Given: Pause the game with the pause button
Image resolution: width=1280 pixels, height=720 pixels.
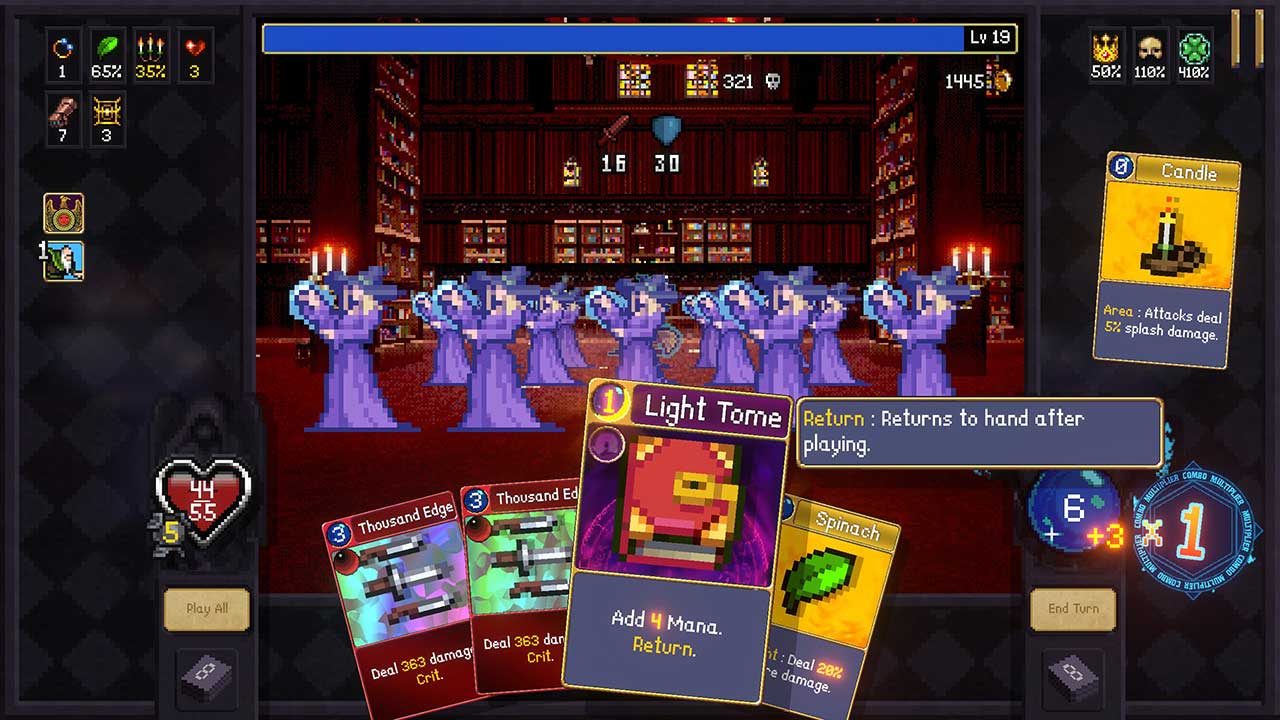Looking at the screenshot, I should (x=1247, y=38).
